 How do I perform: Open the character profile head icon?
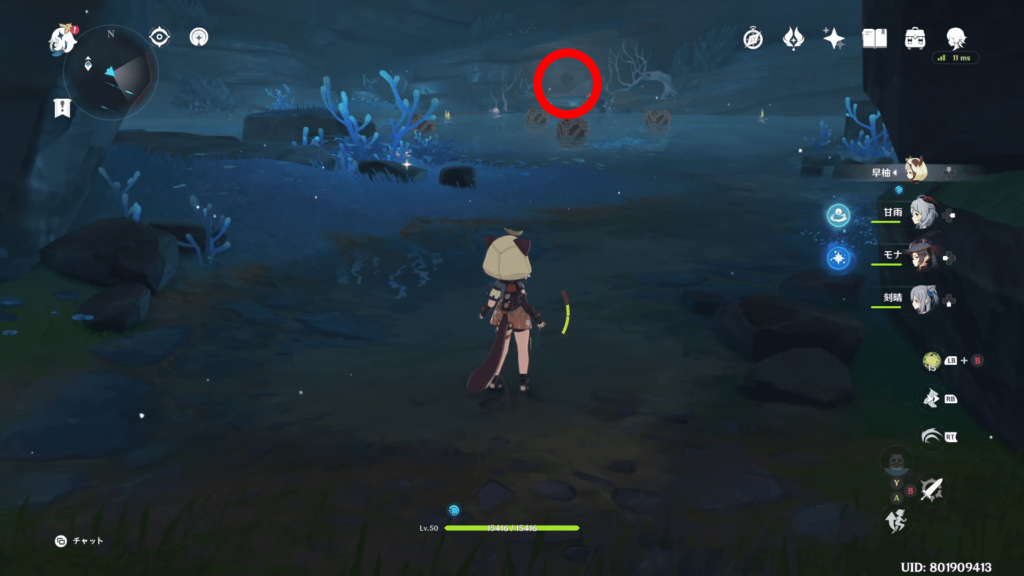coord(955,38)
